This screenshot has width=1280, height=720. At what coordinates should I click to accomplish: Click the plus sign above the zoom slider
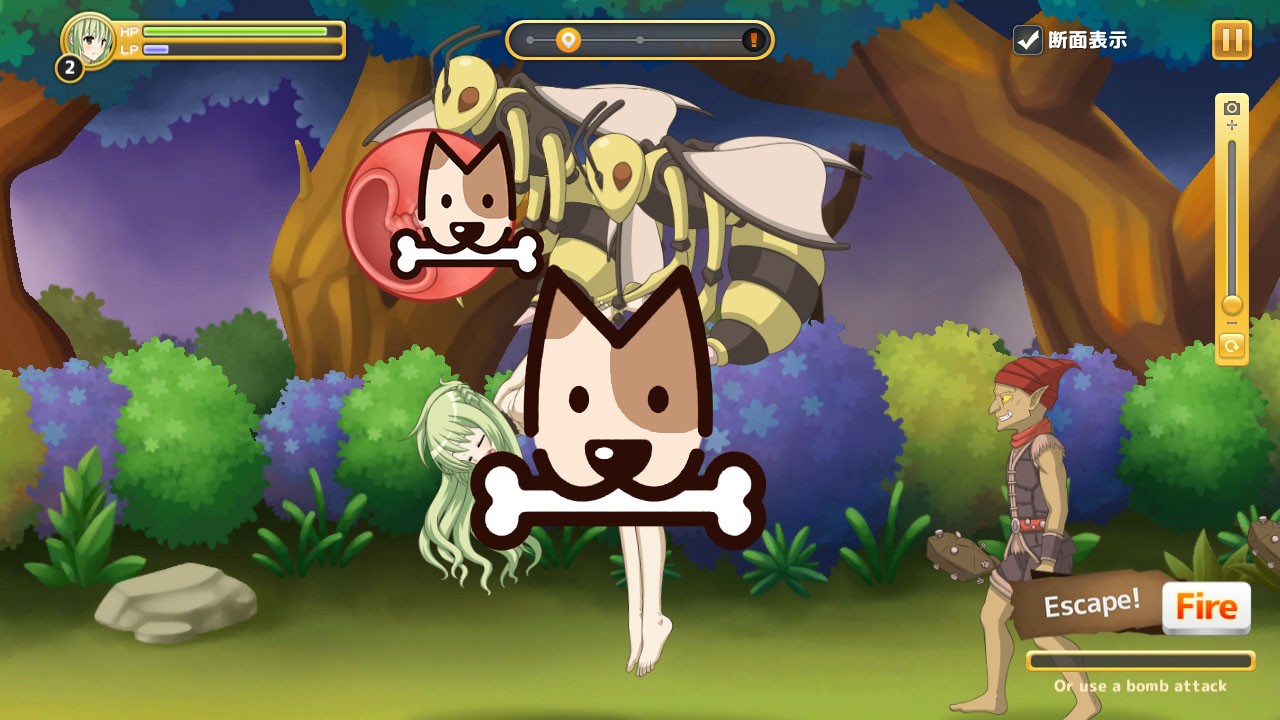(x=1232, y=126)
